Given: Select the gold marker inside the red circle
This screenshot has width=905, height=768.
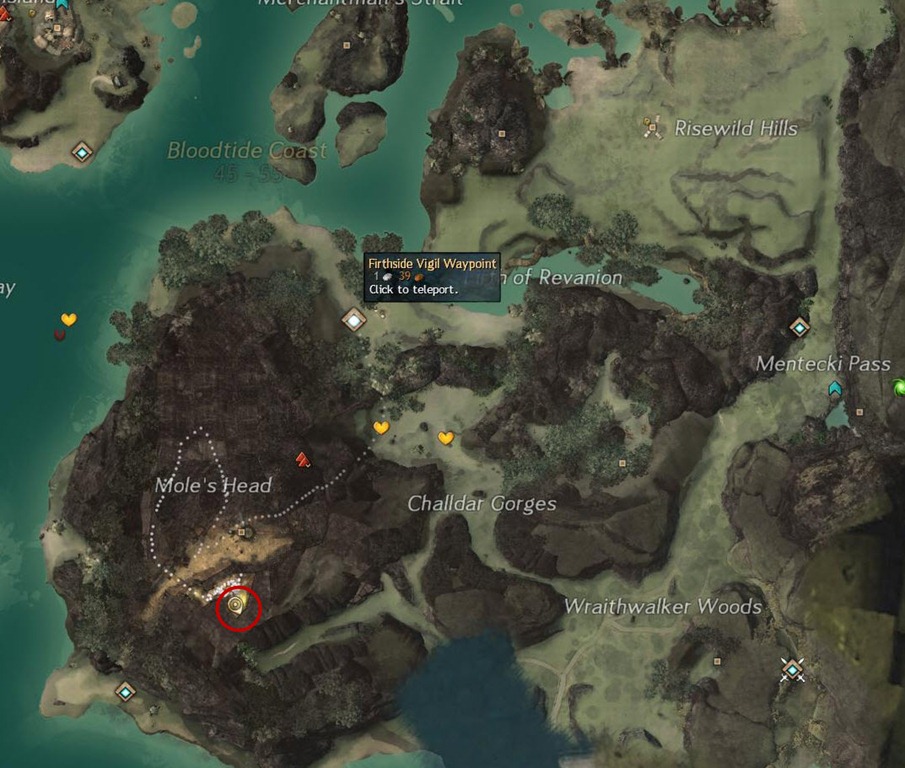Looking at the screenshot, I should pos(237,605).
